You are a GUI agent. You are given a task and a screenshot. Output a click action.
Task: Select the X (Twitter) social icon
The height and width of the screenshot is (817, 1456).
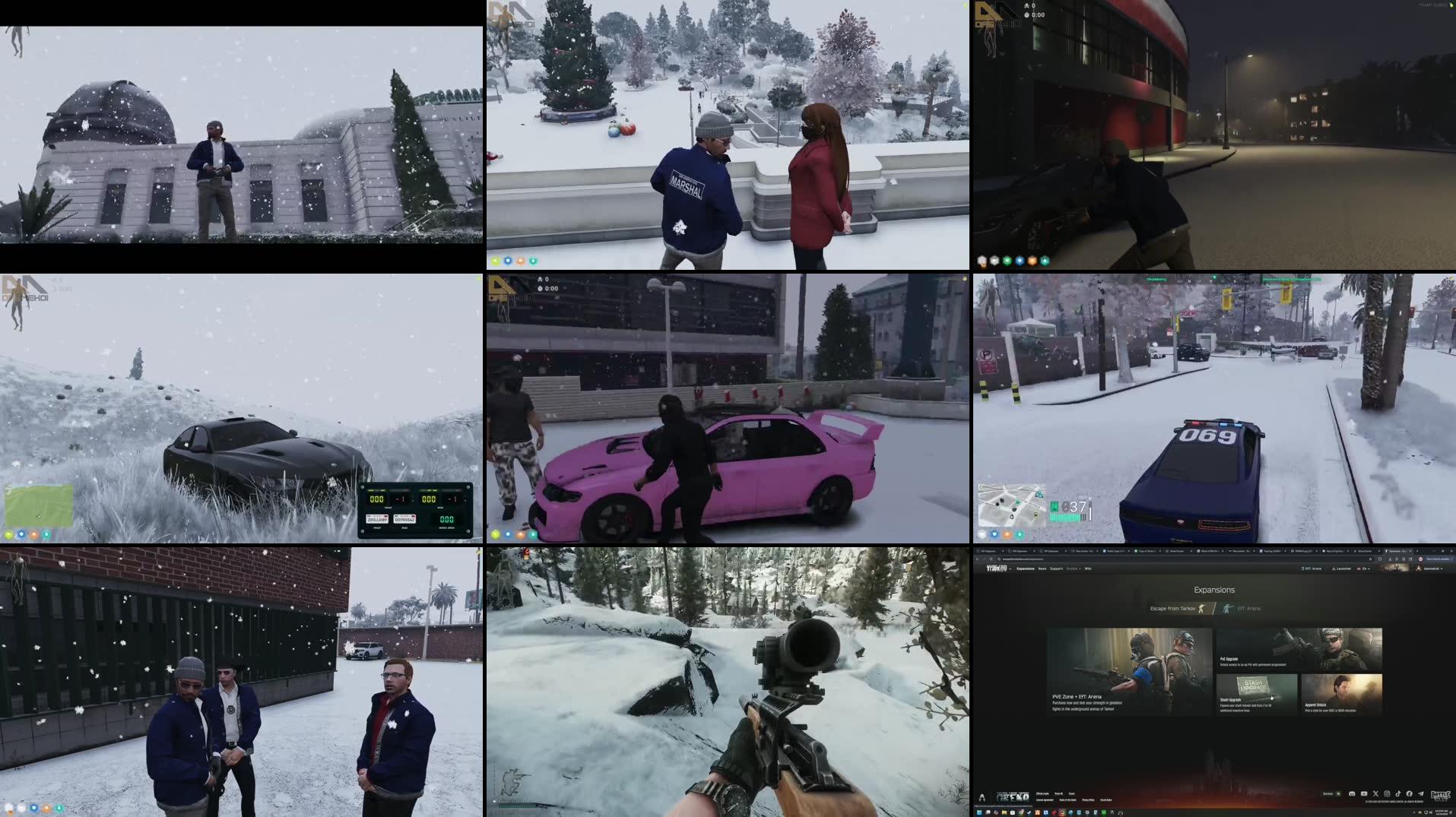(x=1375, y=794)
